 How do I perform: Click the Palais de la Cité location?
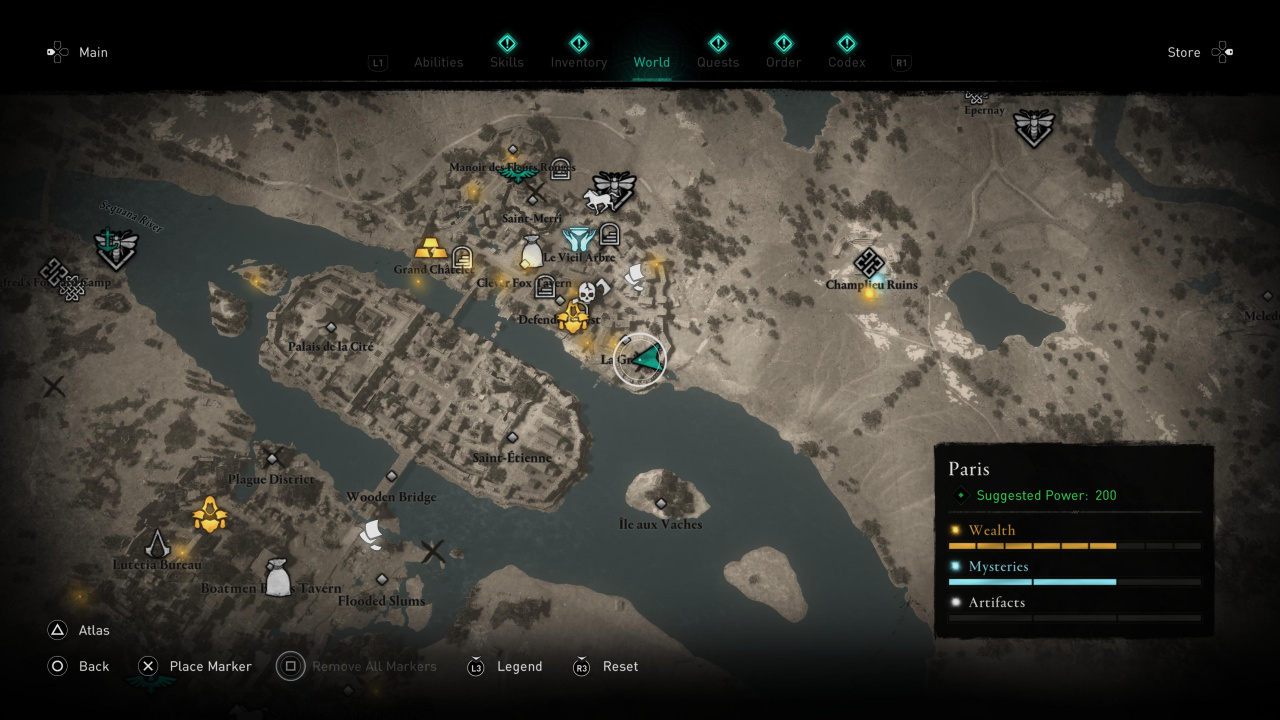(331, 328)
